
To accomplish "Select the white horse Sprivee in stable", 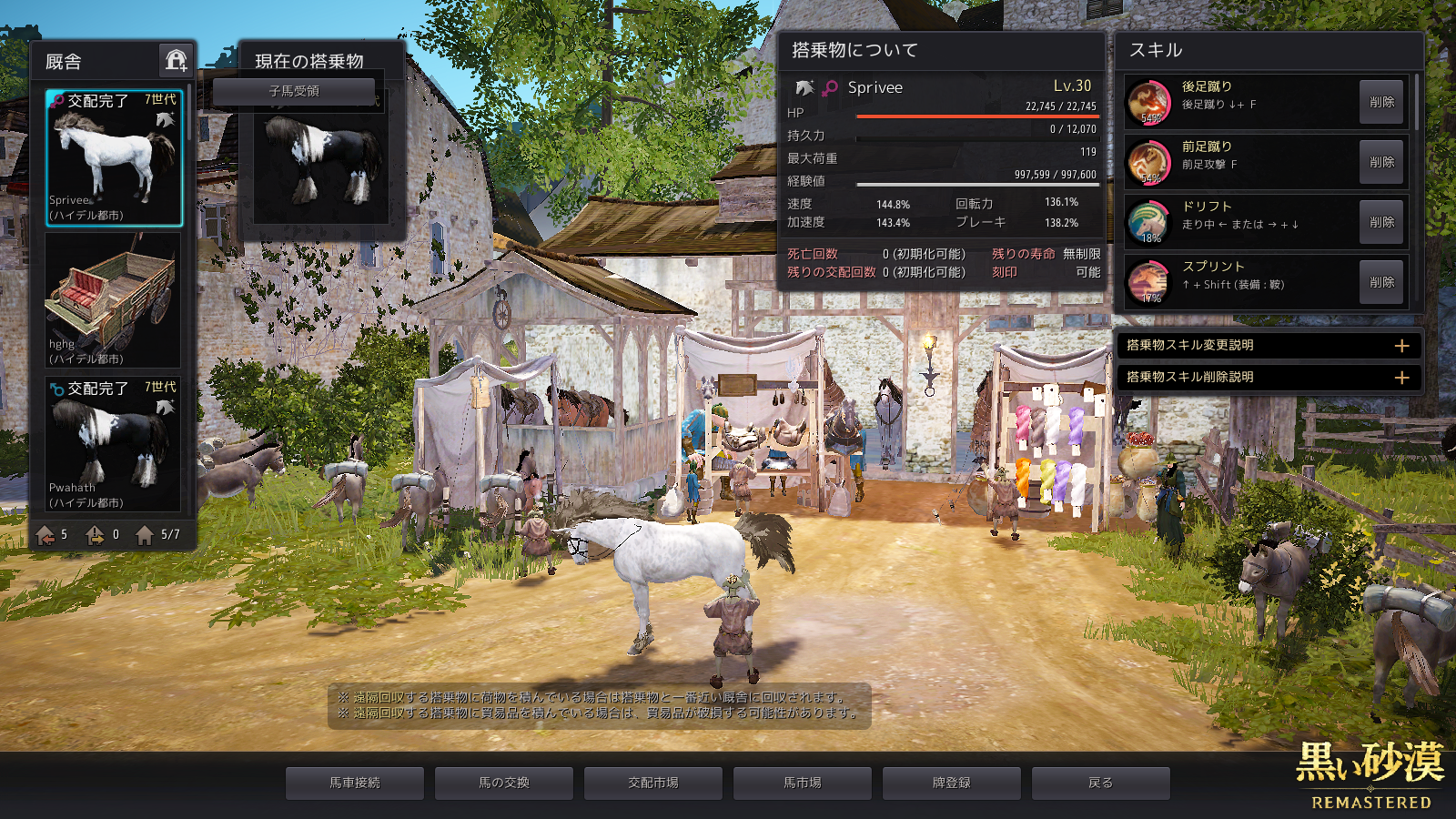I will pyautogui.click(x=114, y=157).
